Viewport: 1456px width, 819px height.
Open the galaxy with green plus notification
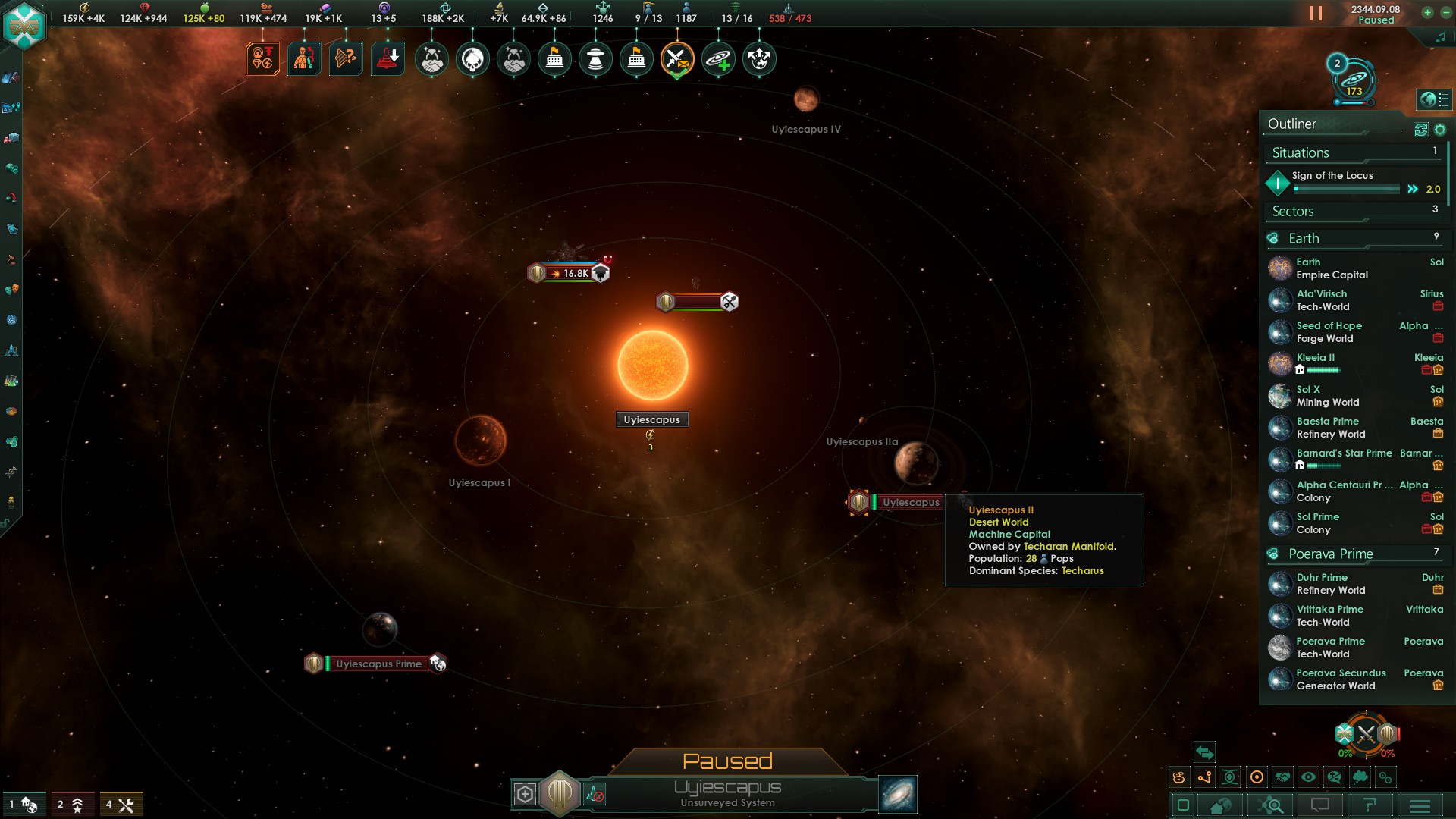pos(717,59)
